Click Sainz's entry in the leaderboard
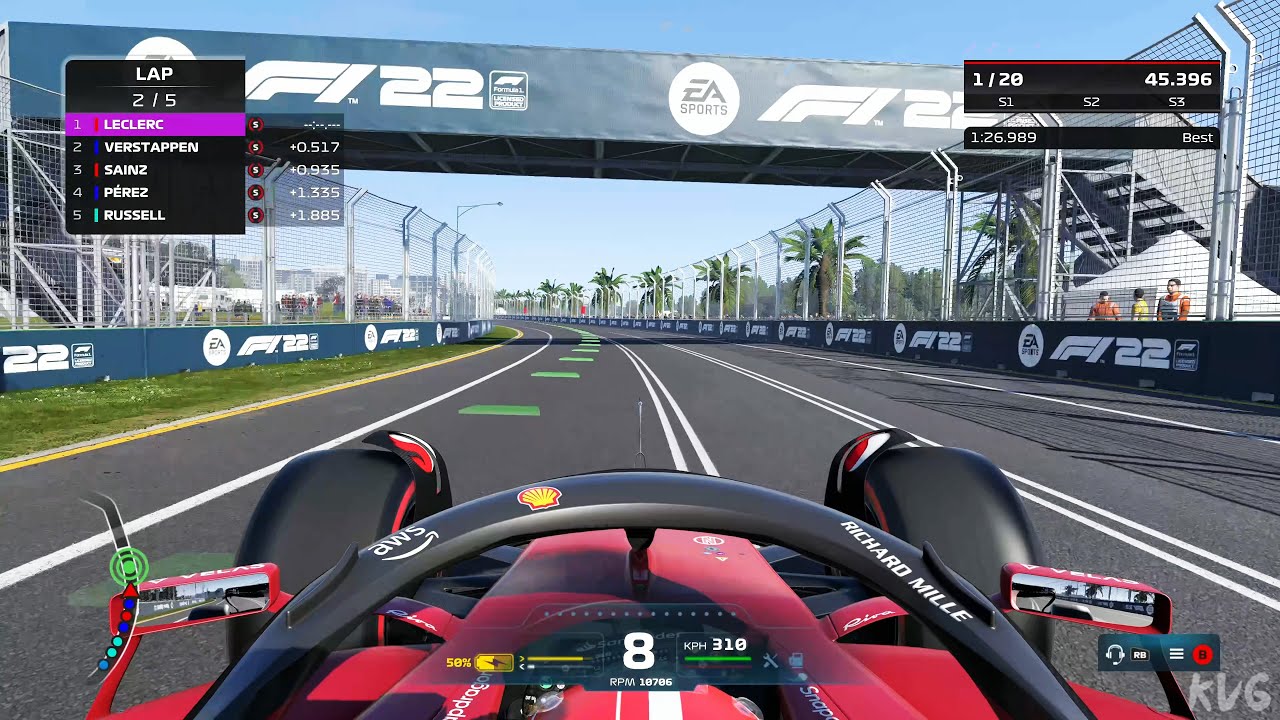 tap(155, 170)
